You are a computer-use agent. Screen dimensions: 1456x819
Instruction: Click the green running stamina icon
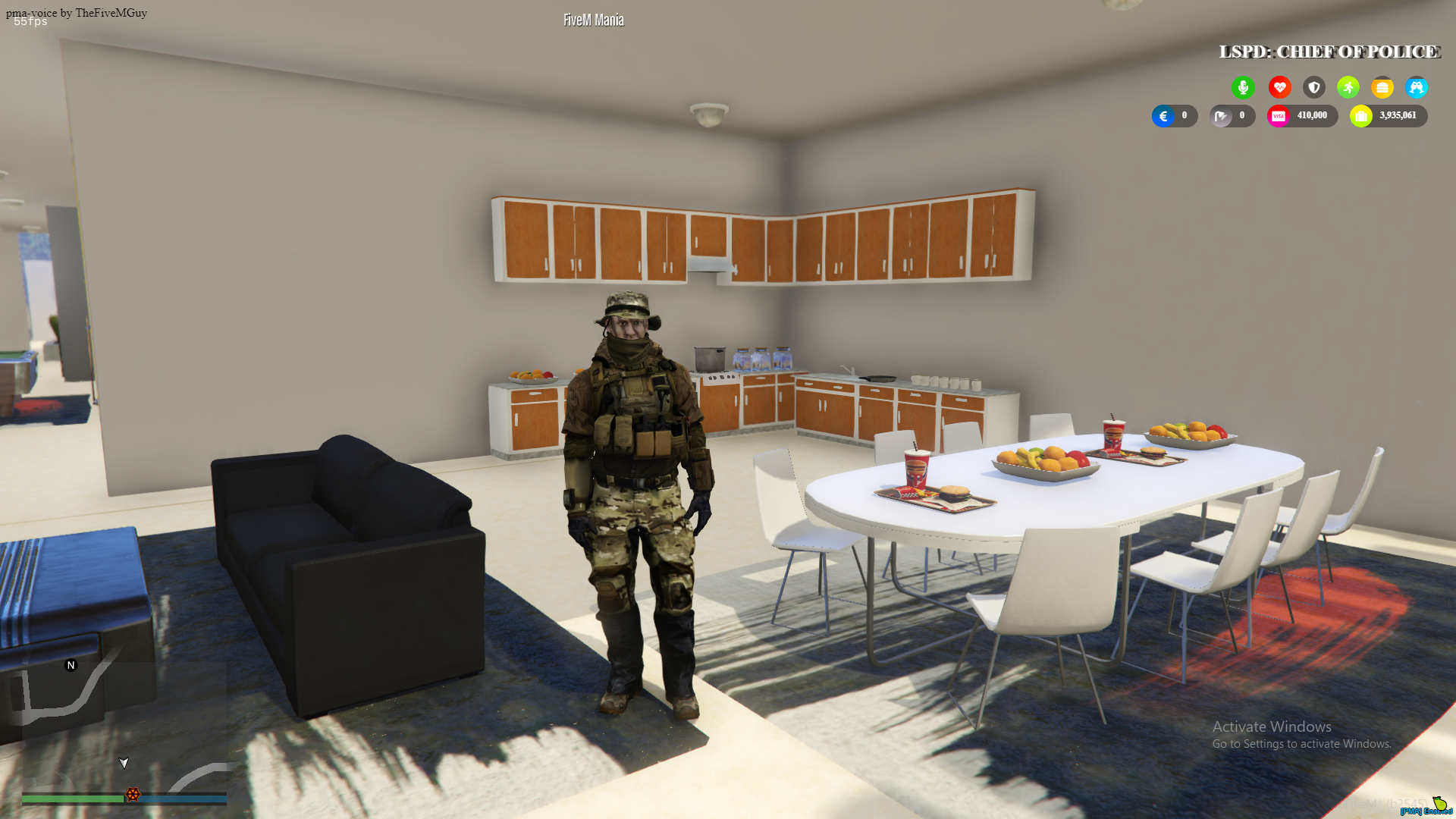click(1348, 87)
